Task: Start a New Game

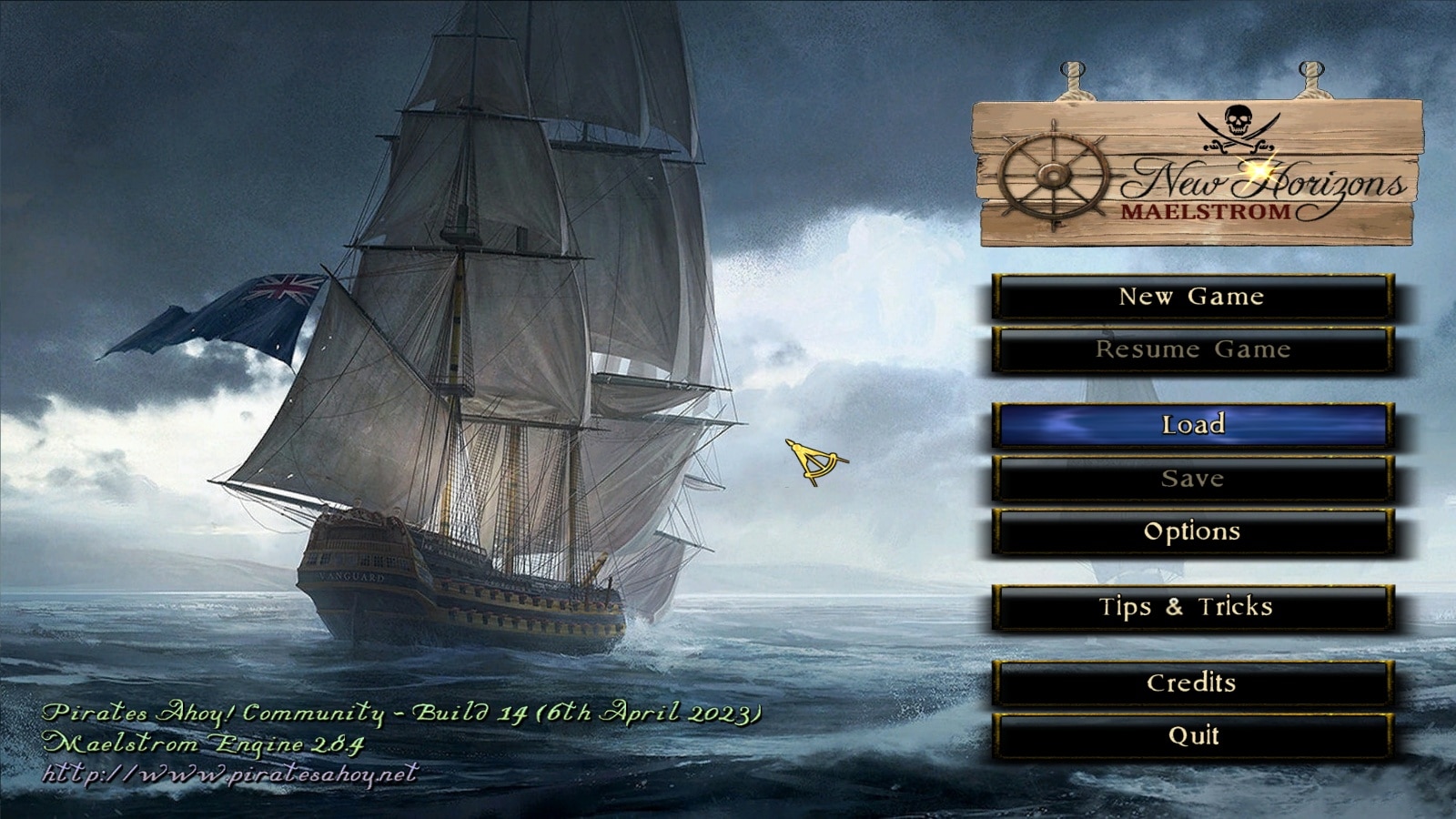Action: (x=1192, y=297)
